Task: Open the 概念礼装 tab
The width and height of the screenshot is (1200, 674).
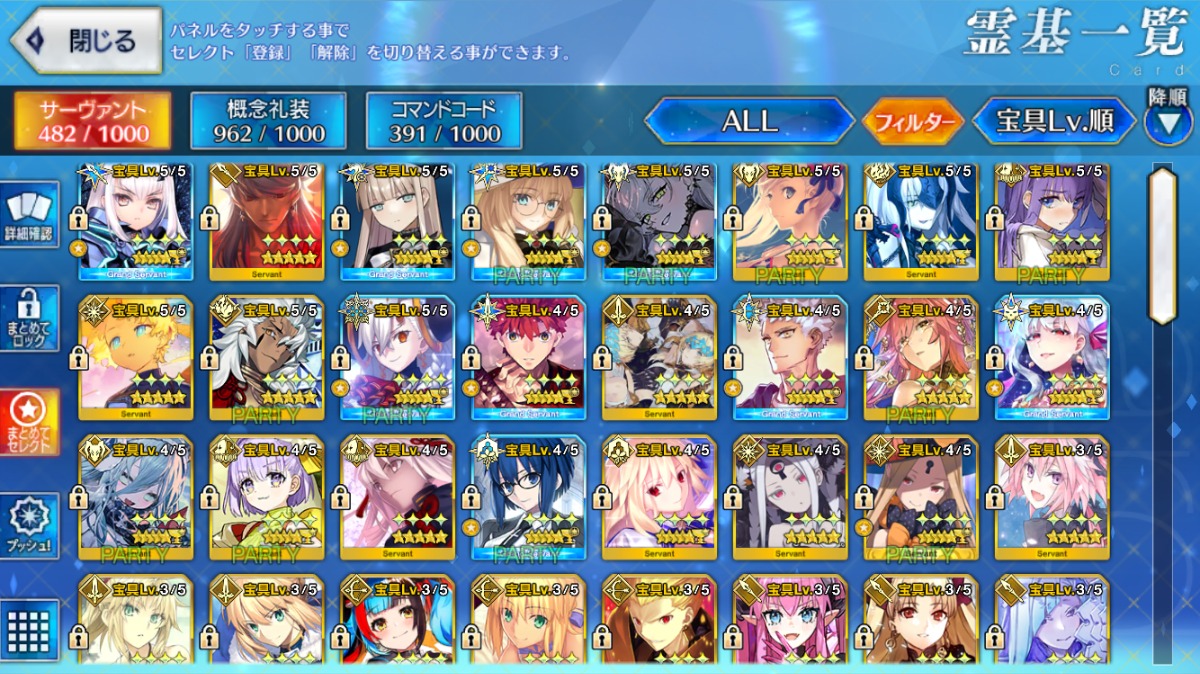Action: 268,122
